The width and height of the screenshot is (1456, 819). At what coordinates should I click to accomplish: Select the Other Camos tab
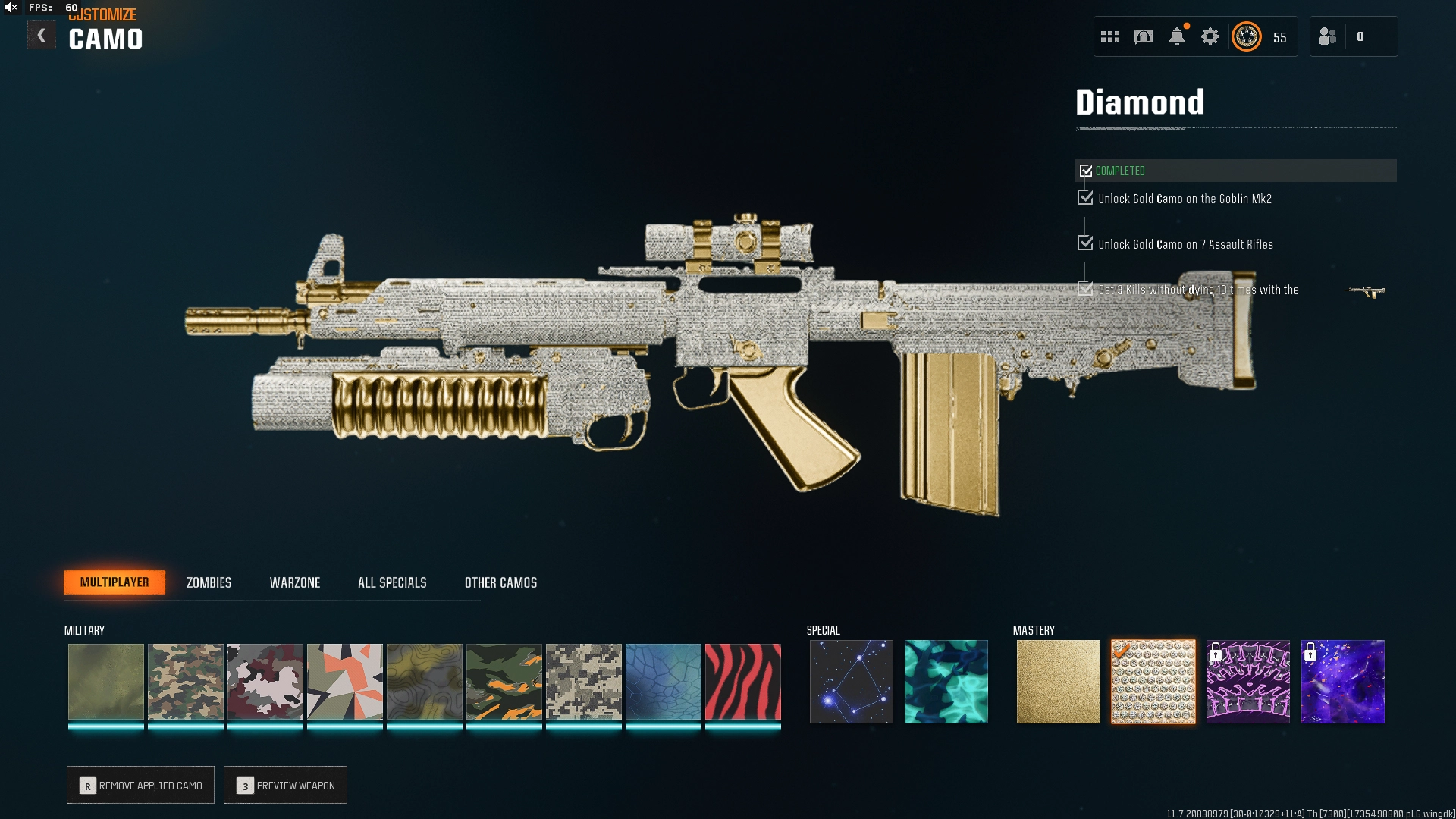[500, 582]
